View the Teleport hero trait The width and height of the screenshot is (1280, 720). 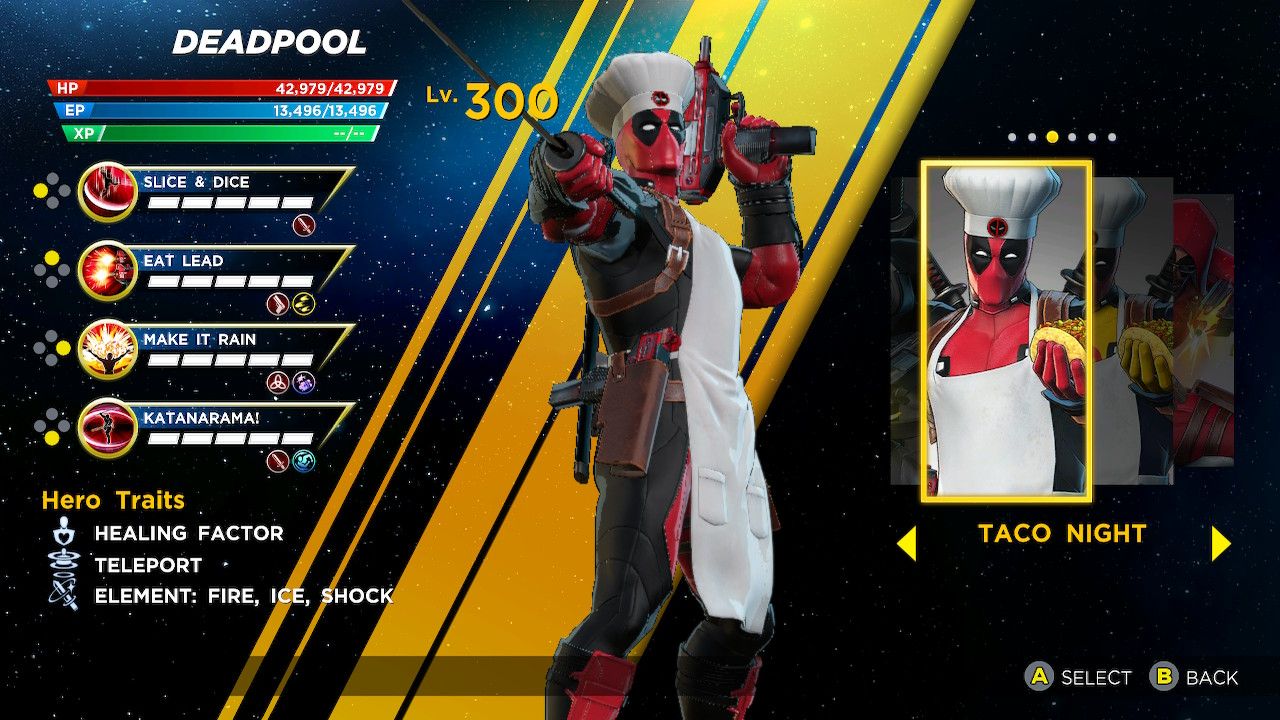coord(148,565)
